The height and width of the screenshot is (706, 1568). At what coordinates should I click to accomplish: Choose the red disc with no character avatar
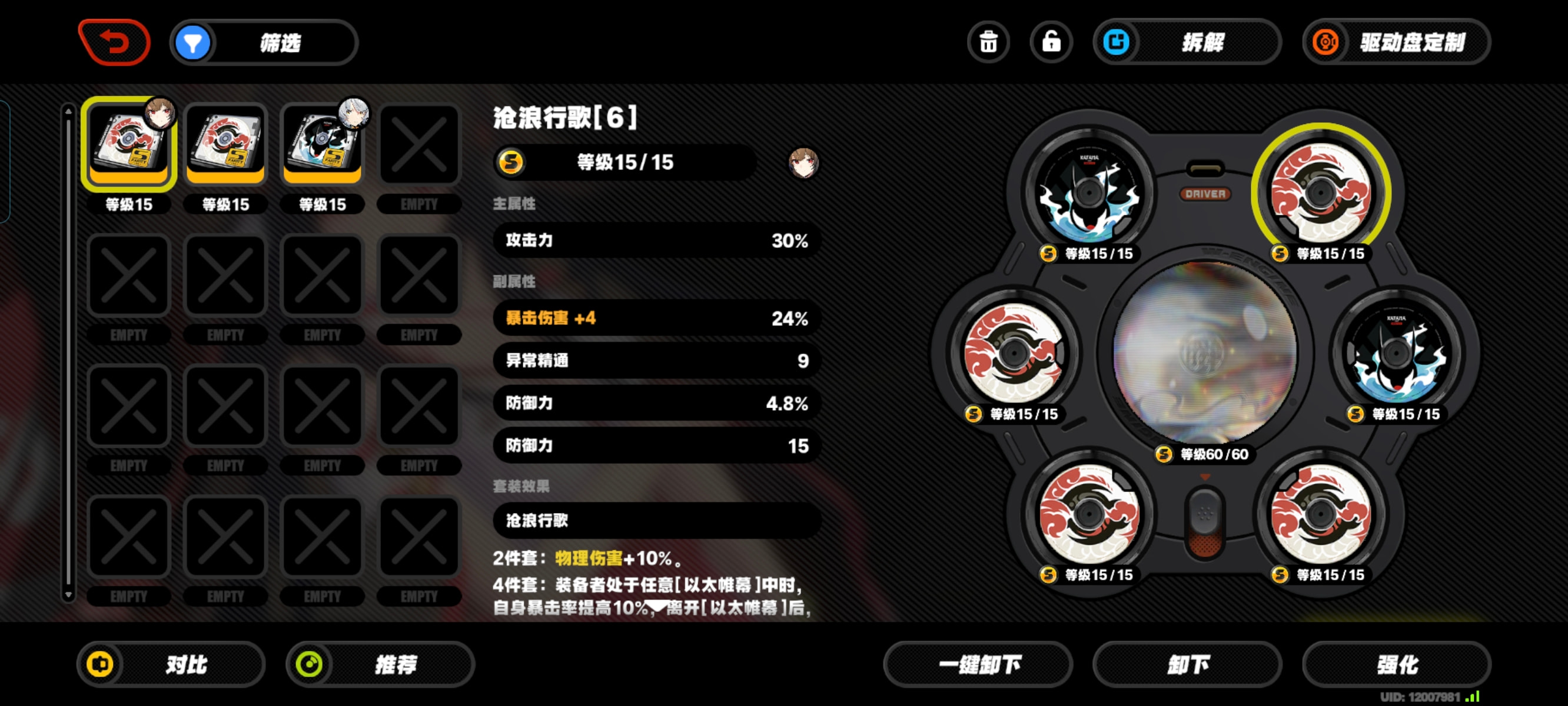point(225,144)
